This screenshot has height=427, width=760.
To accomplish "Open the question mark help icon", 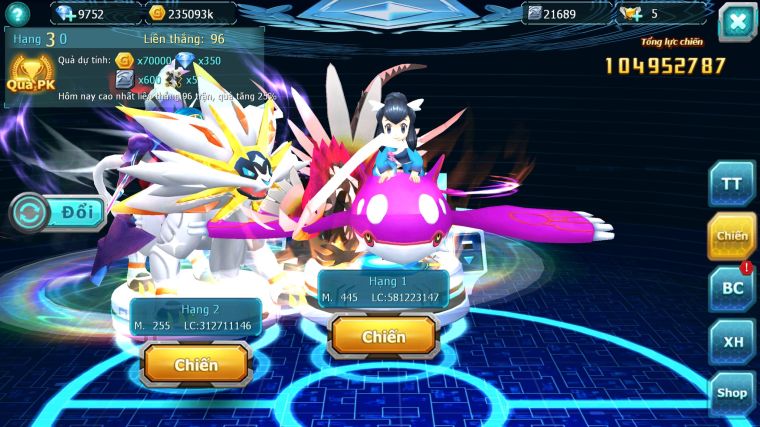I will pos(17,13).
